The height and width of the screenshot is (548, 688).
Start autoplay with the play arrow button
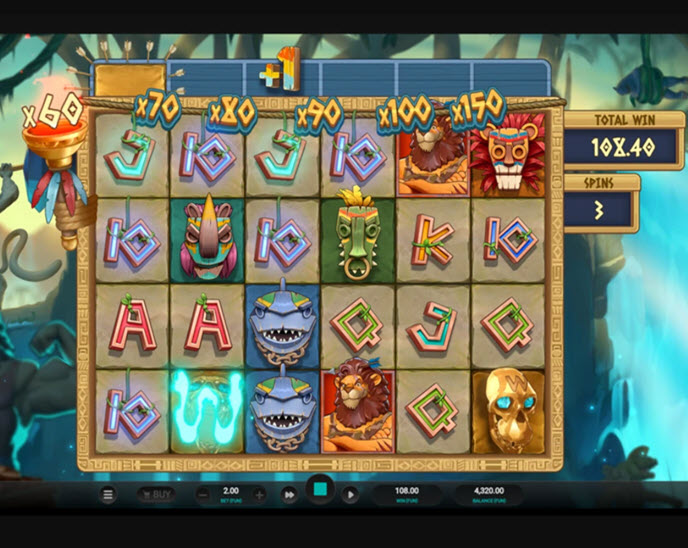pos(350,494)
